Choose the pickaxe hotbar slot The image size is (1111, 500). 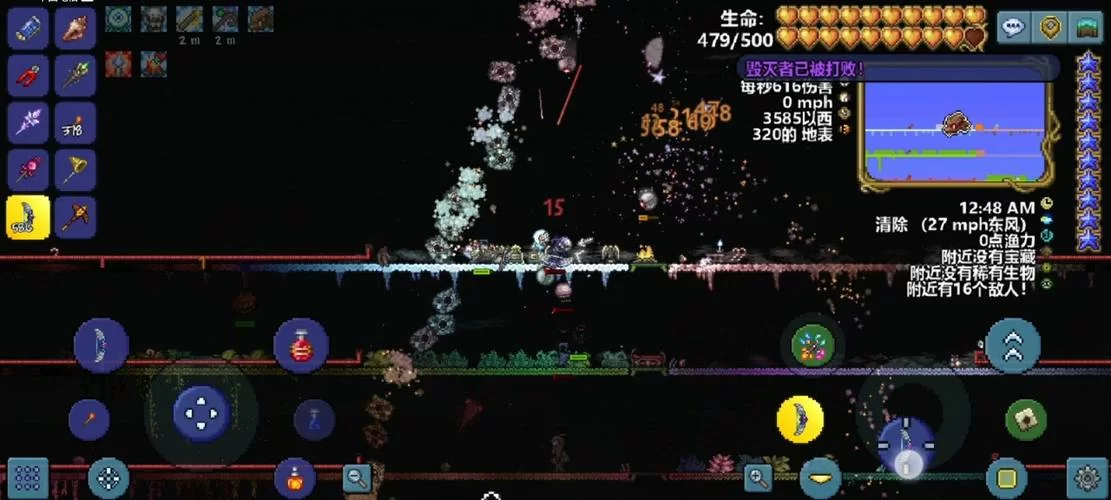75,216
